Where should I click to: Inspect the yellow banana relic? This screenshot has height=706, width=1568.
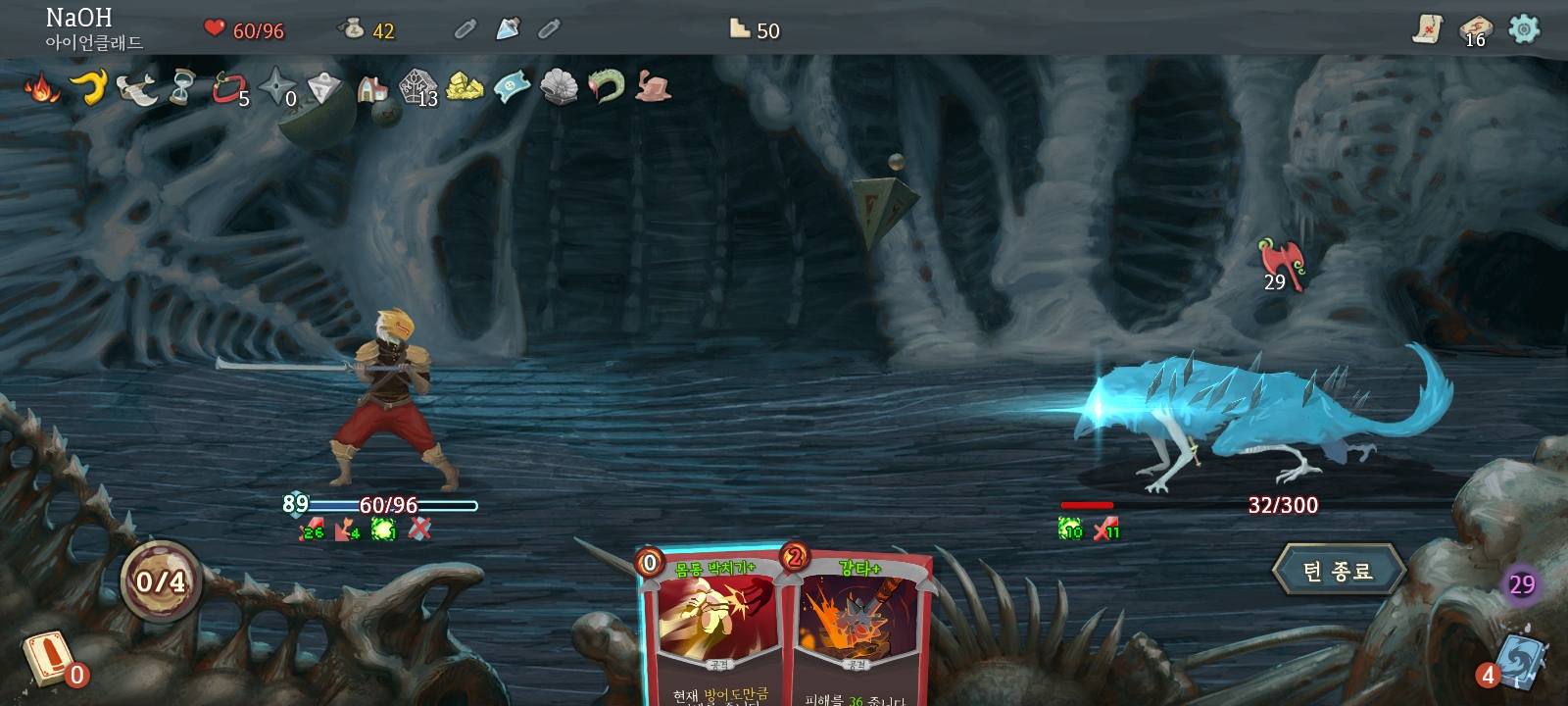click(x=90, y=86)
